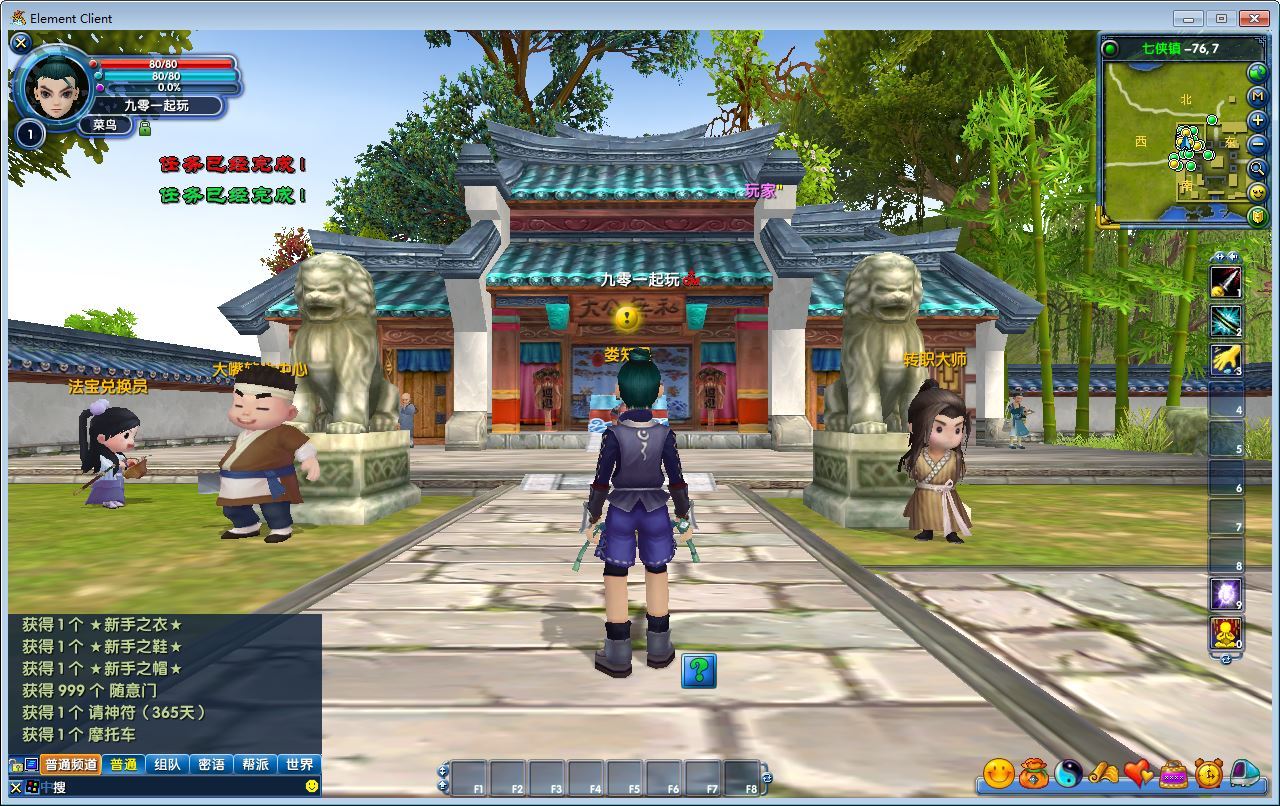This screenshot has height=806, width=1280.
Task: Open the orange pouch bag icon
Action: 1034,773
